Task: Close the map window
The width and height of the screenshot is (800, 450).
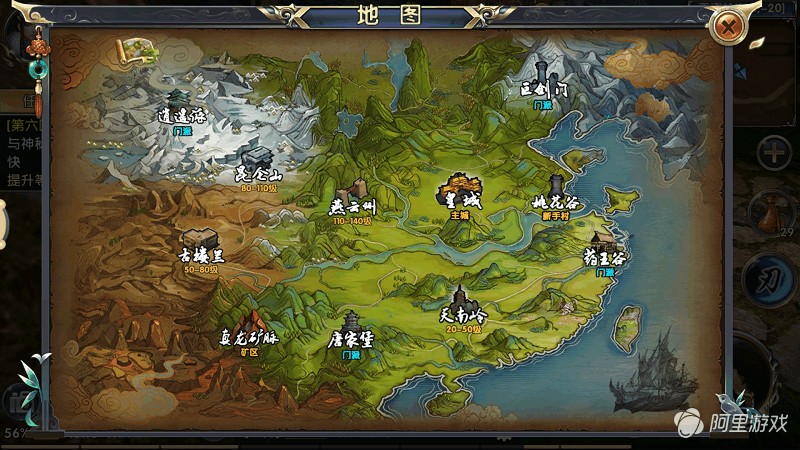Action: [x=729, y=27]
